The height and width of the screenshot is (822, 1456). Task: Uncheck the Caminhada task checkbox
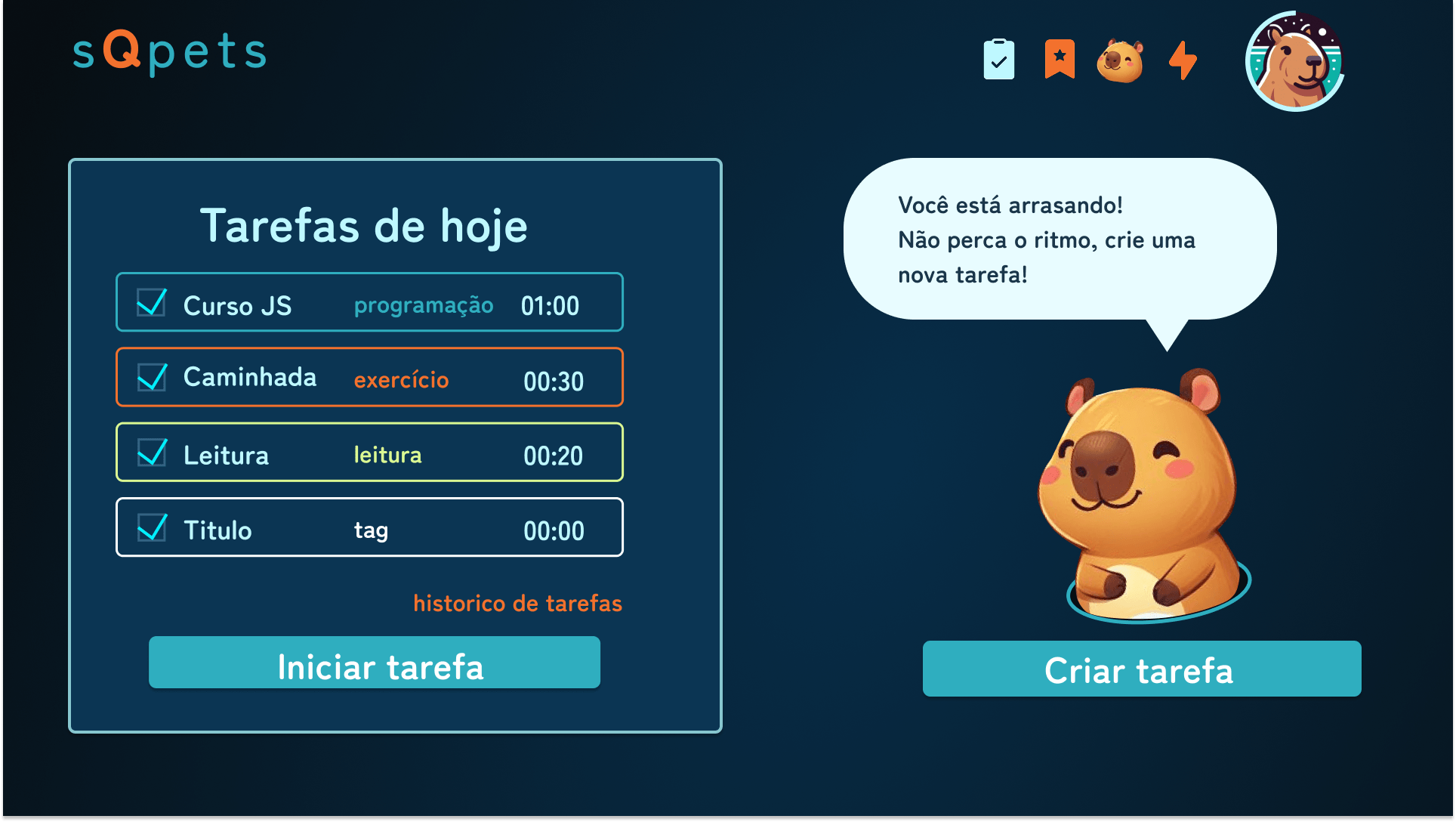[x=152, y=377]
